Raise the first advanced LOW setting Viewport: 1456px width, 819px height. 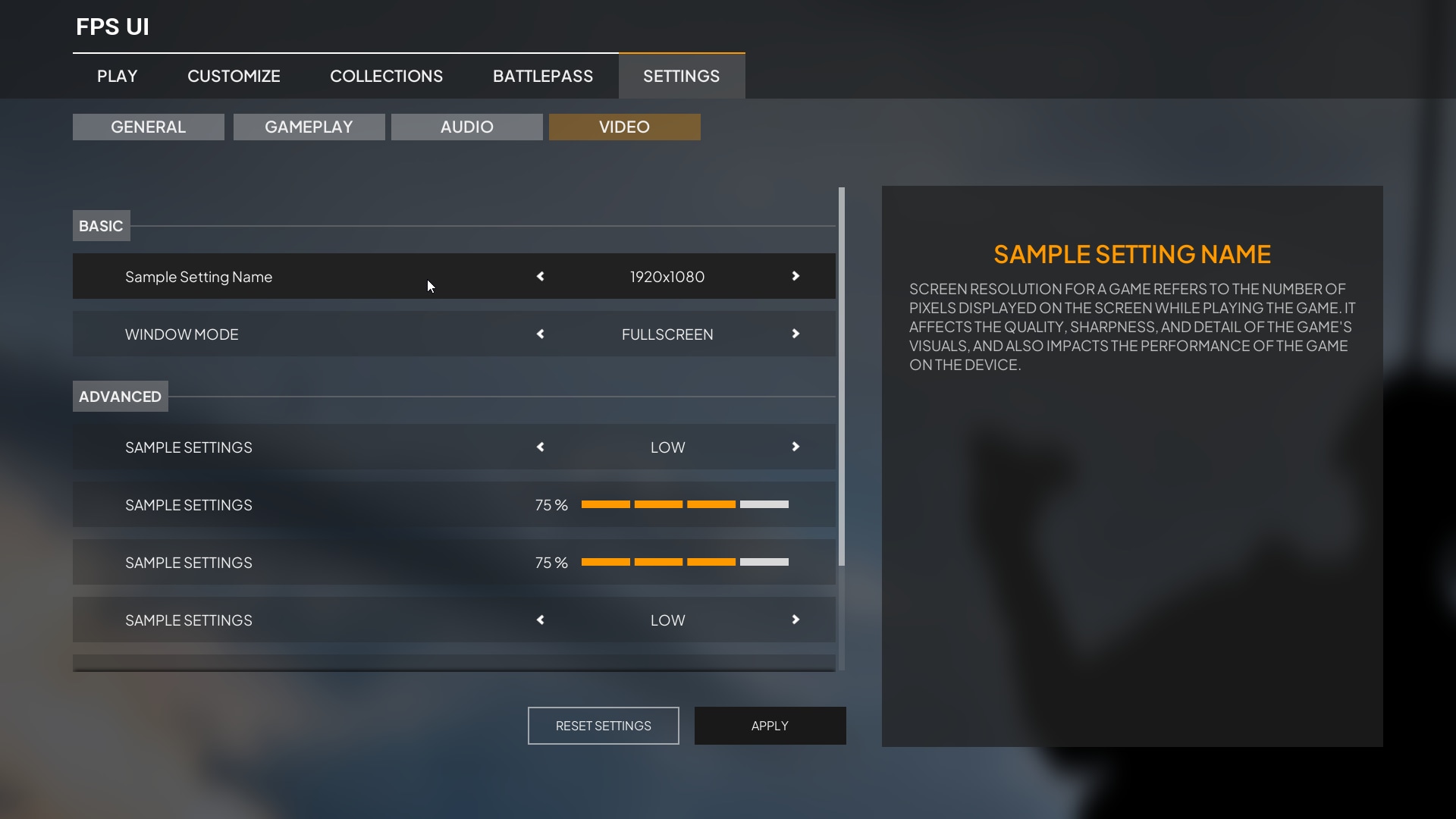click(x=795, y=447)
